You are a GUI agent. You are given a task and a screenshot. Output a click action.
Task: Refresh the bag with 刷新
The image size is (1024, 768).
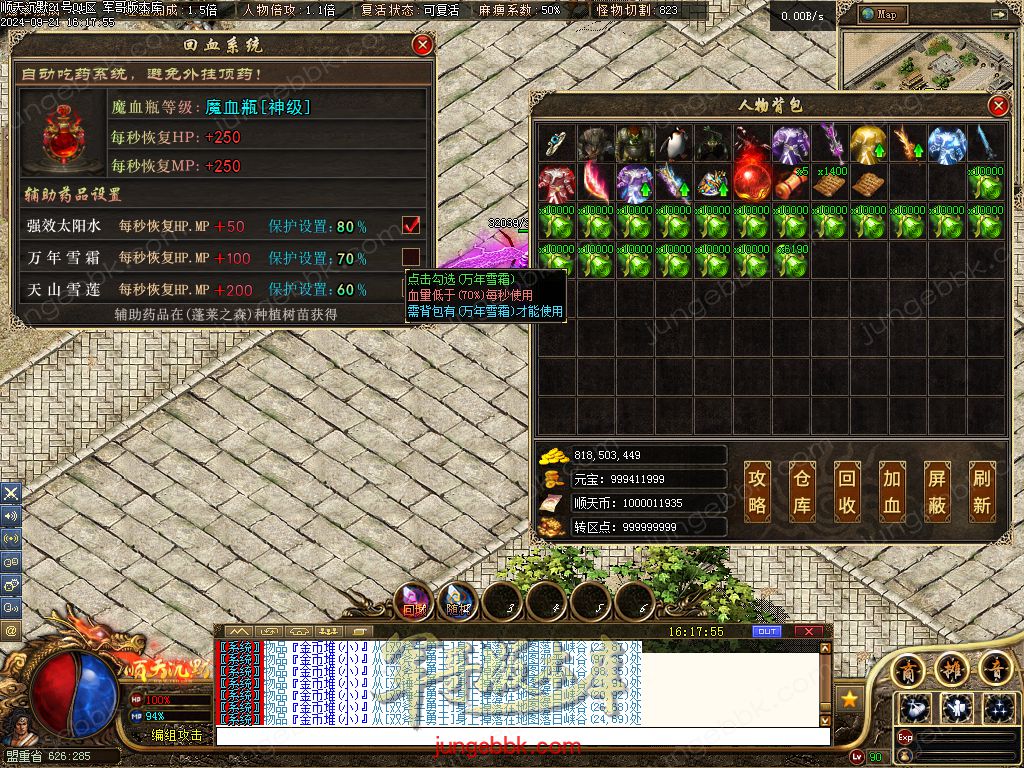point(981,492)
